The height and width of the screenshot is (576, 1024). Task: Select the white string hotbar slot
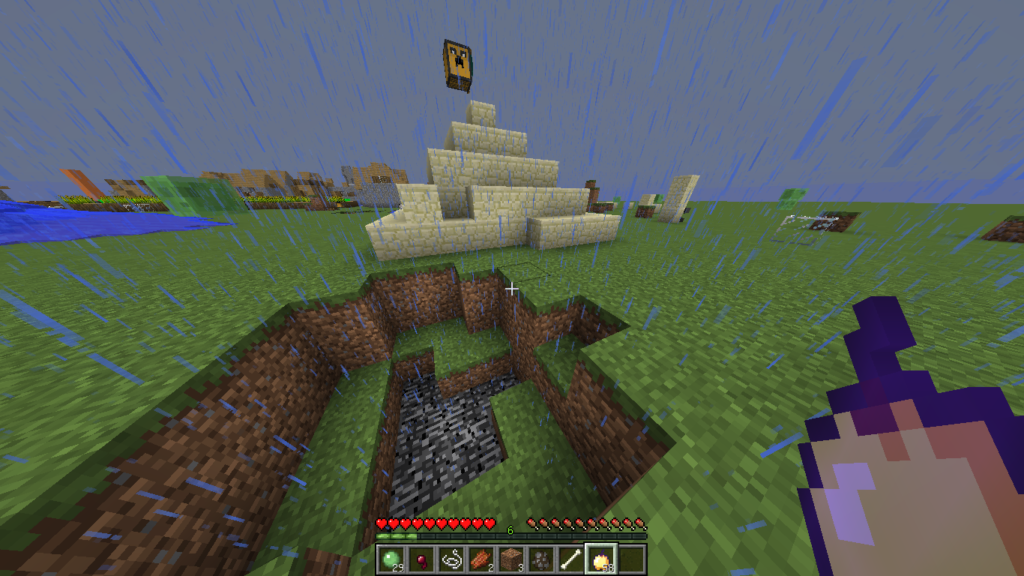(x=451, y=559)
